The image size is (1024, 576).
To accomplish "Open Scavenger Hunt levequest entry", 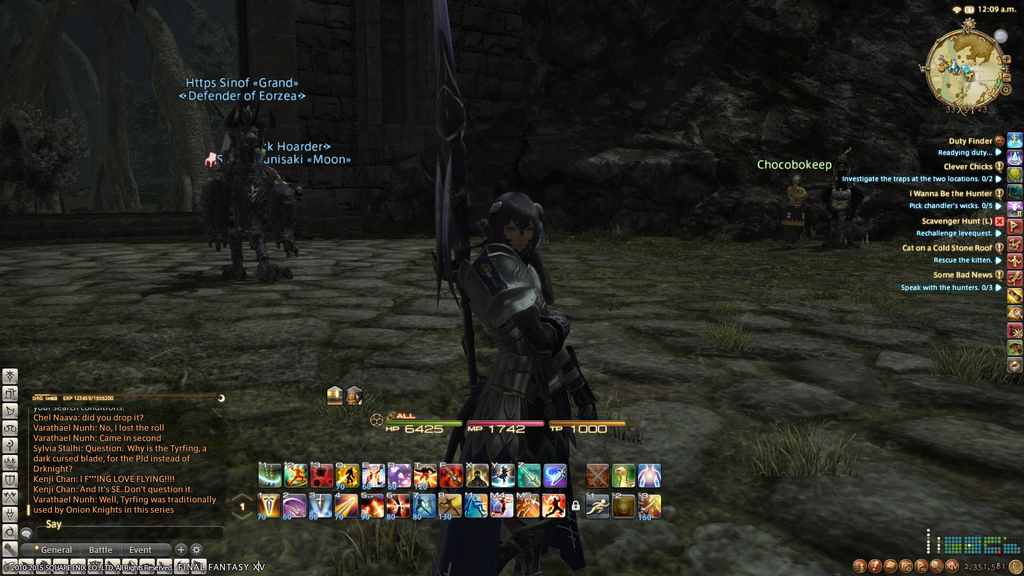I will click(956, 221).
